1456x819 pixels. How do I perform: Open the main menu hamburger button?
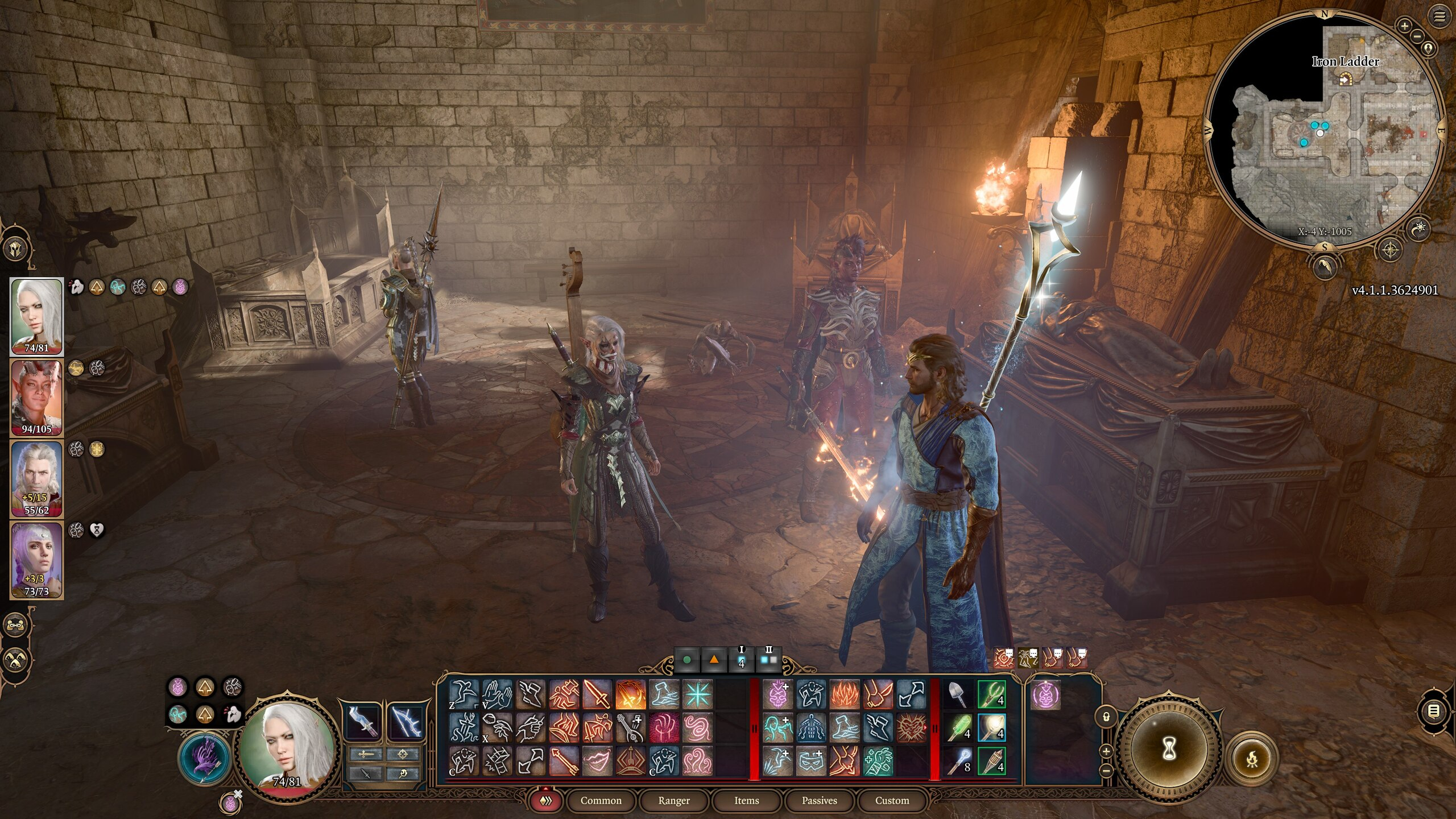pyautogui.click(x=1440, y=17)
